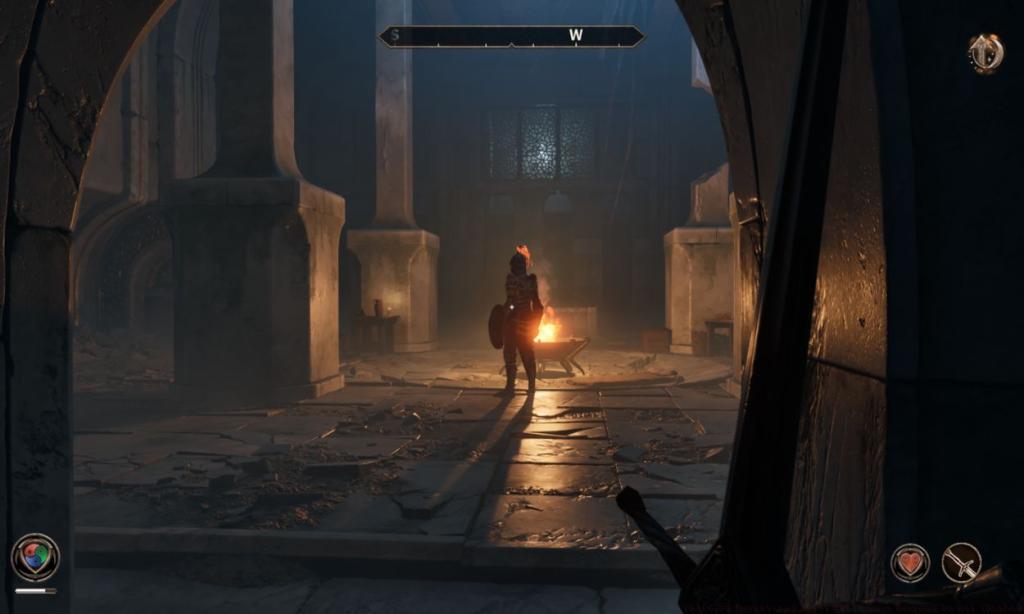Screen dimensions: 1024x614
Task: Click the compass bar heading strip
Action: coord(511,37)
